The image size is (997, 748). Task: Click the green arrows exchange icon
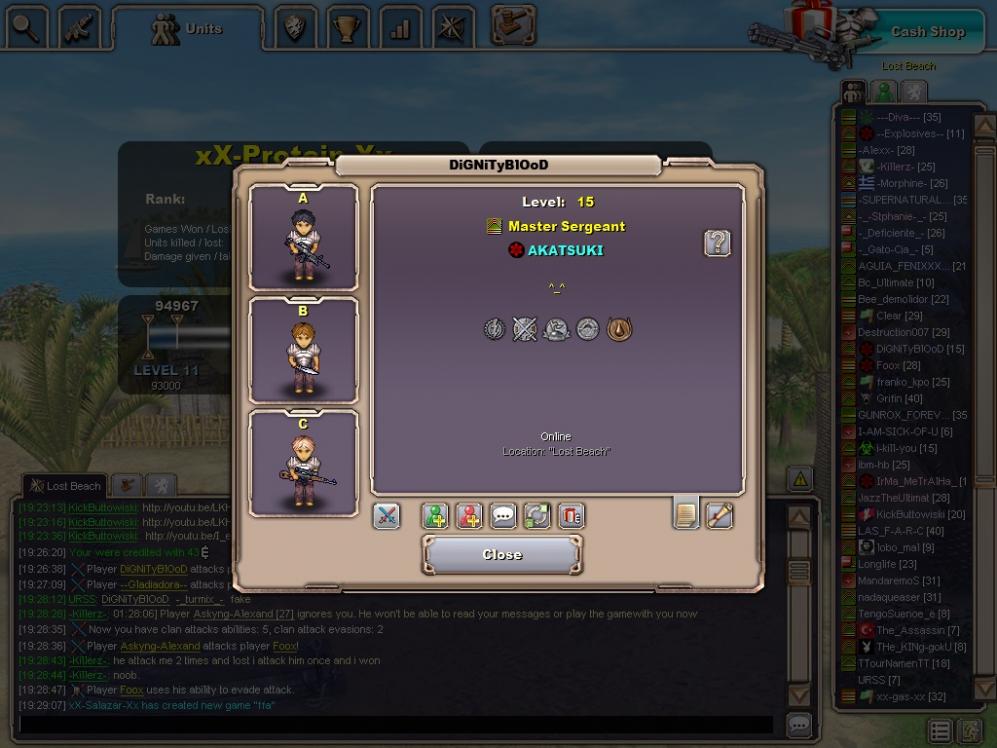[x=537, y=516]
